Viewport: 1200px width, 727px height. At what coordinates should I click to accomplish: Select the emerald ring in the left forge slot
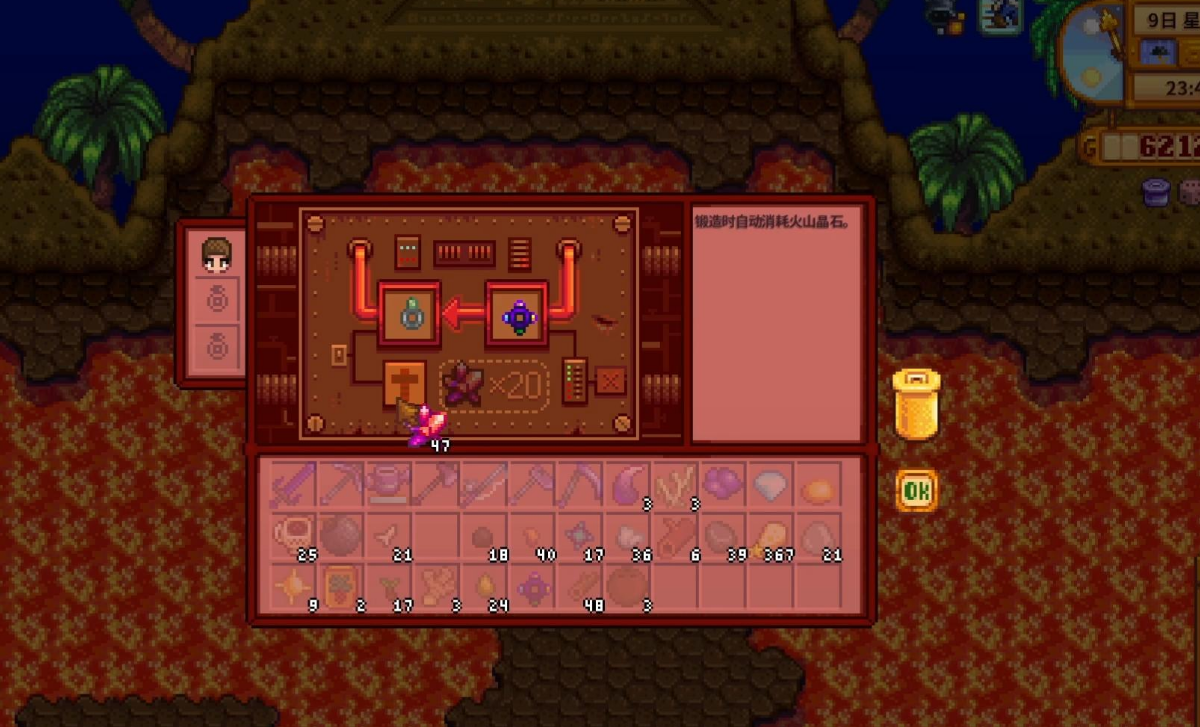point(409,315)
